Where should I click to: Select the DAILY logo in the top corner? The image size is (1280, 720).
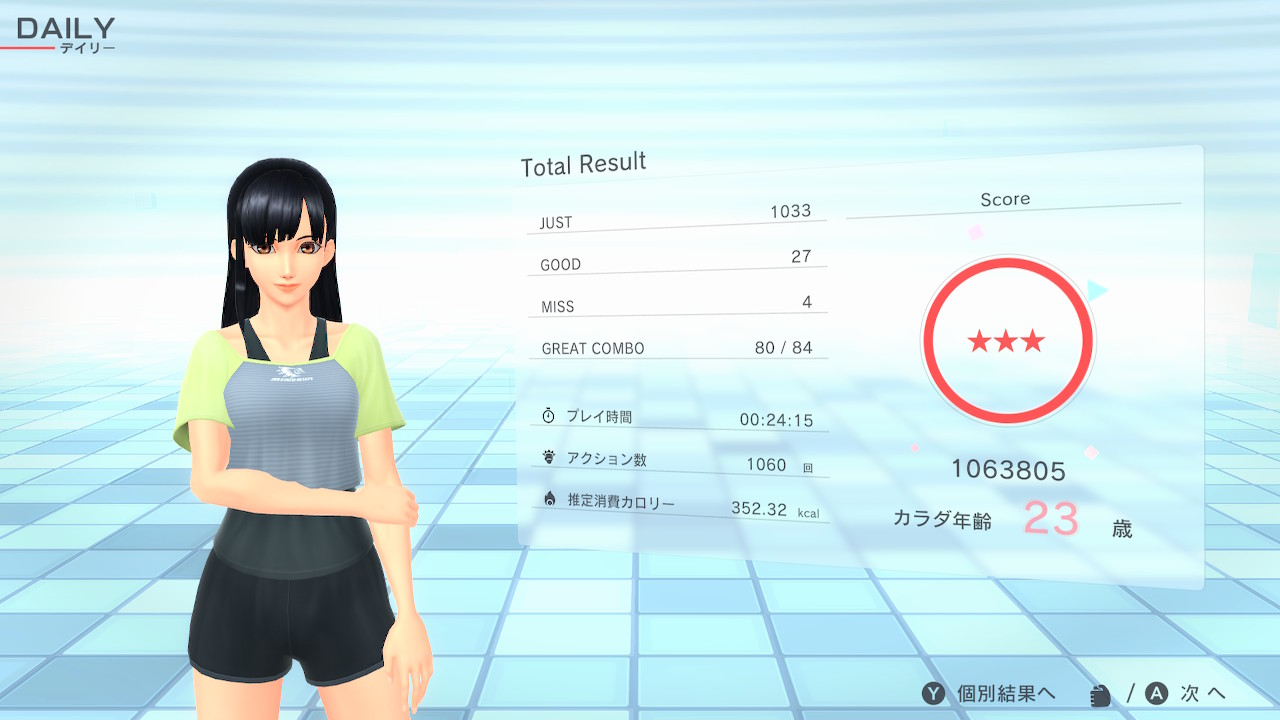(x=66, y=29)
